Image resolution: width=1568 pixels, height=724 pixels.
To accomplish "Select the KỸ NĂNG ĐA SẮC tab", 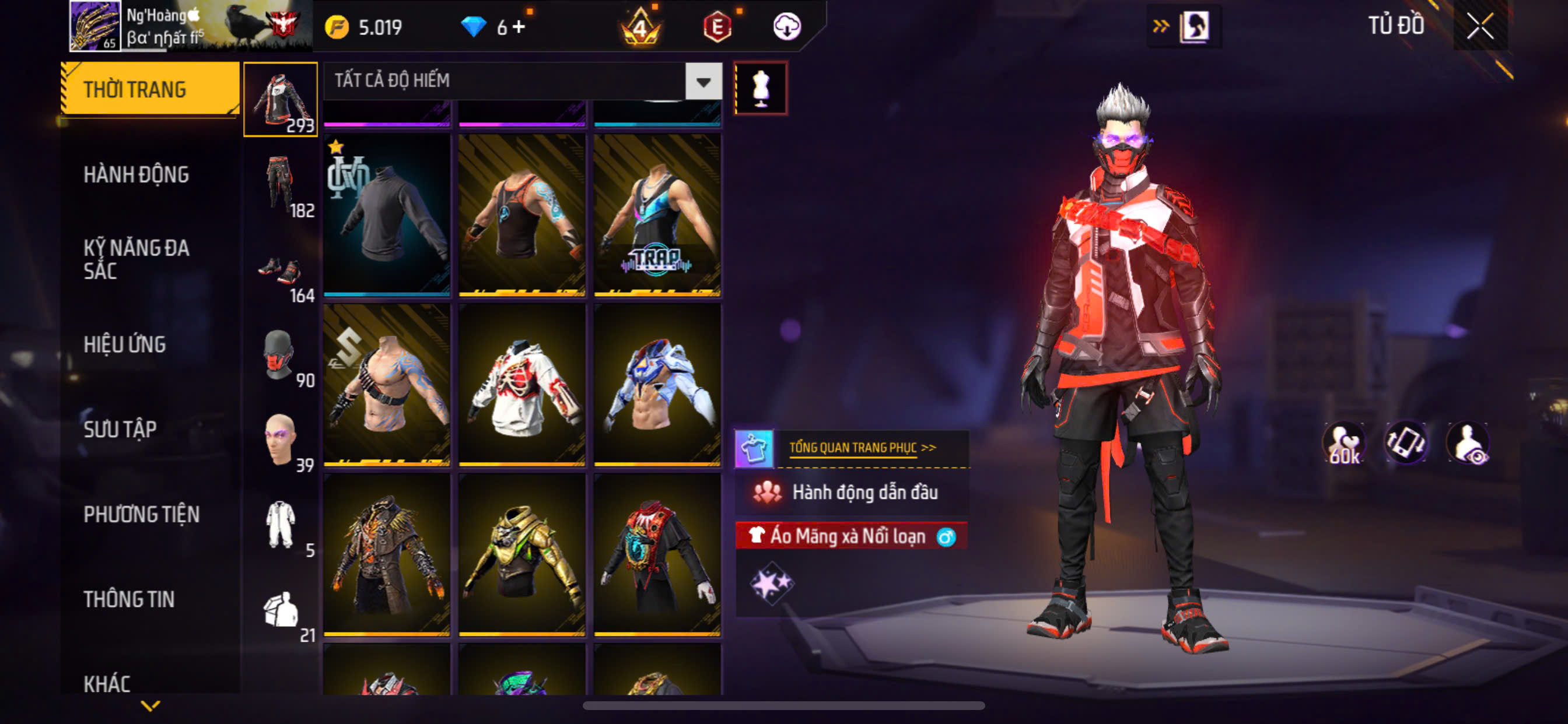I will 136,259.
